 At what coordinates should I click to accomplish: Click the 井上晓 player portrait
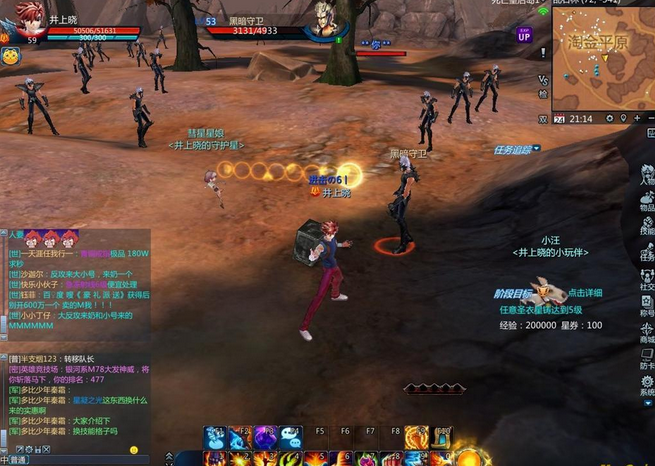pos(28,20)
